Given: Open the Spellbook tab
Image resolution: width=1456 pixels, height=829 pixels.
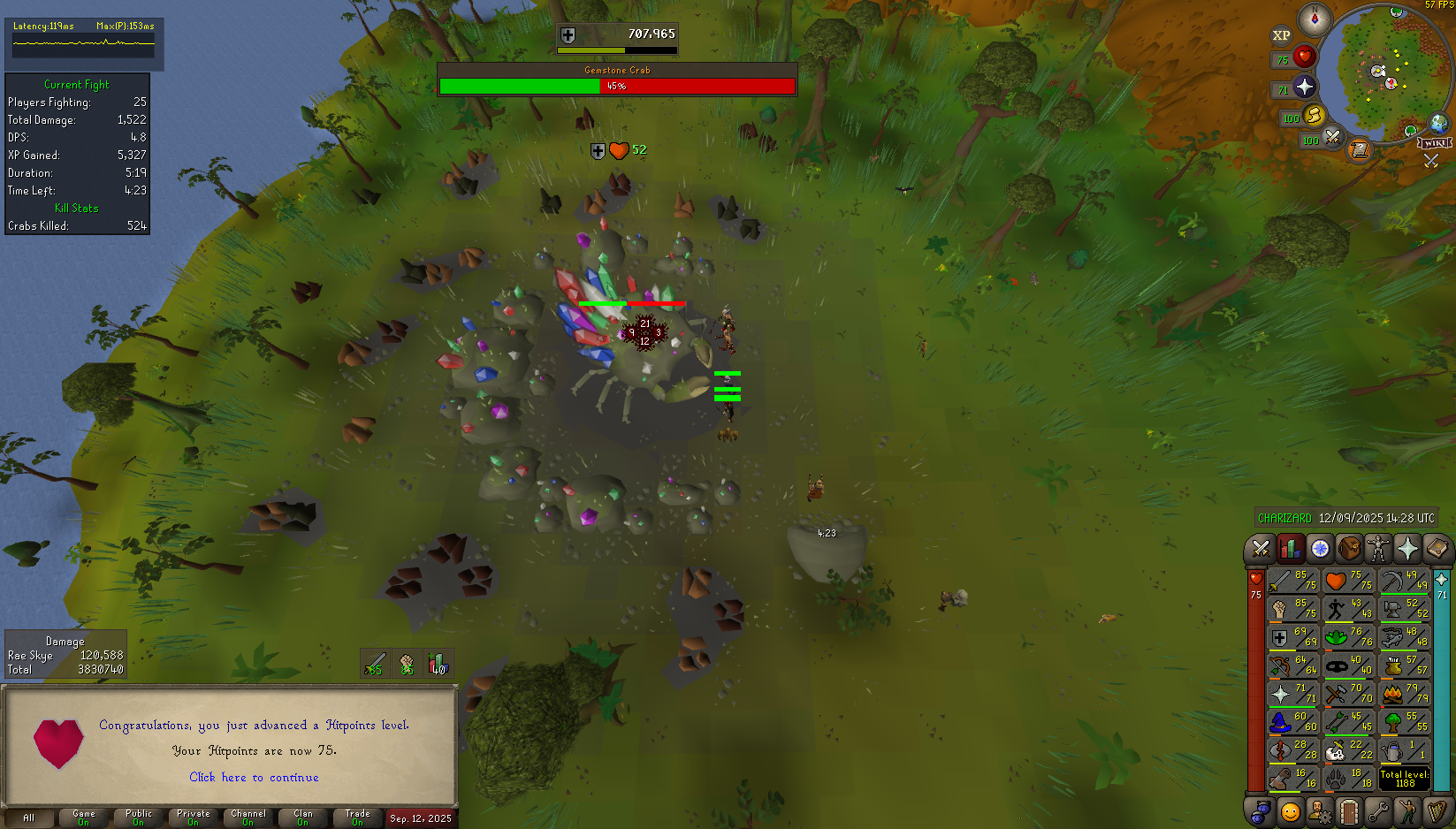Looking at the screenshot, I should [x=1437, y=549].
